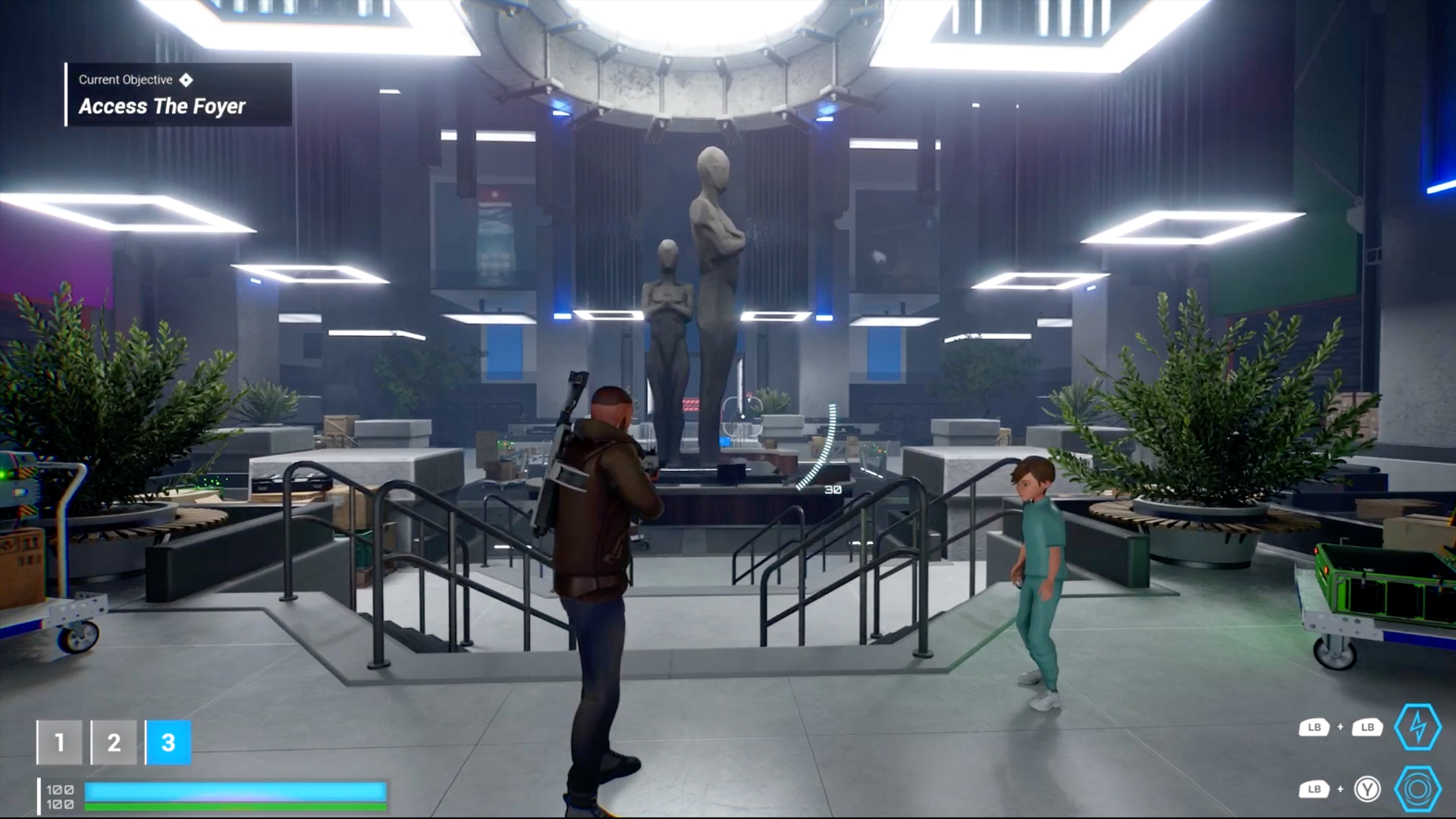Click the plus sign in the LB+Y combo
Viewport: 1456px width, 819px height.
(1341, 789)
